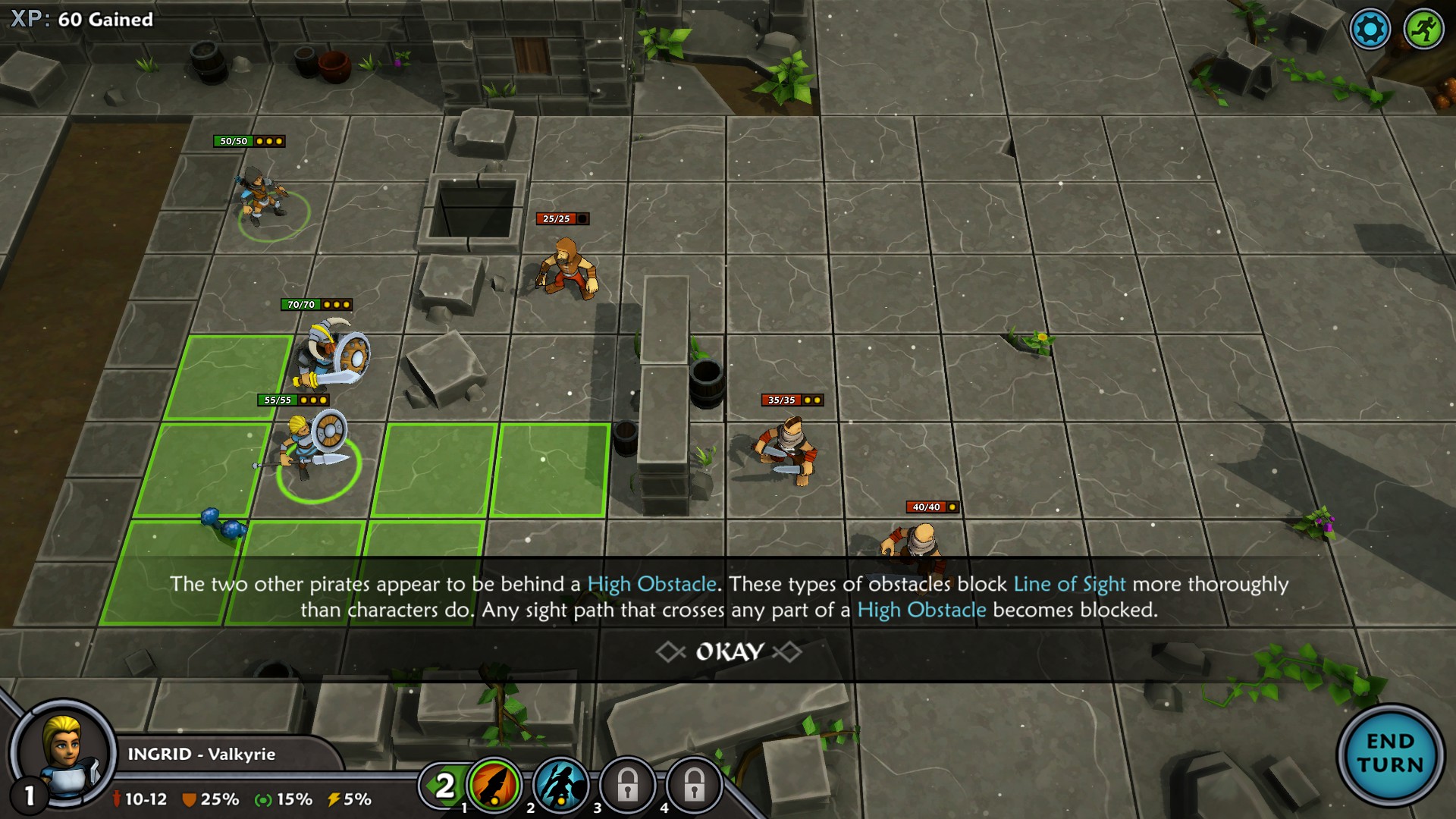The height and width of the screenshot is (819, 1456).
Task: Activate the orange spear attack ability
Action: (x=494, y=785)
